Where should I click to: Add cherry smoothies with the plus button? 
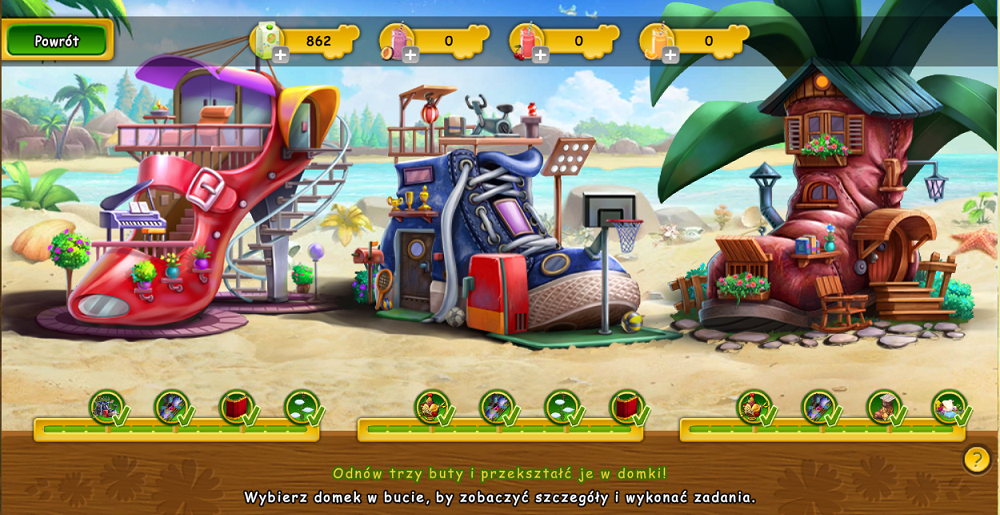[x=541, y=54]
